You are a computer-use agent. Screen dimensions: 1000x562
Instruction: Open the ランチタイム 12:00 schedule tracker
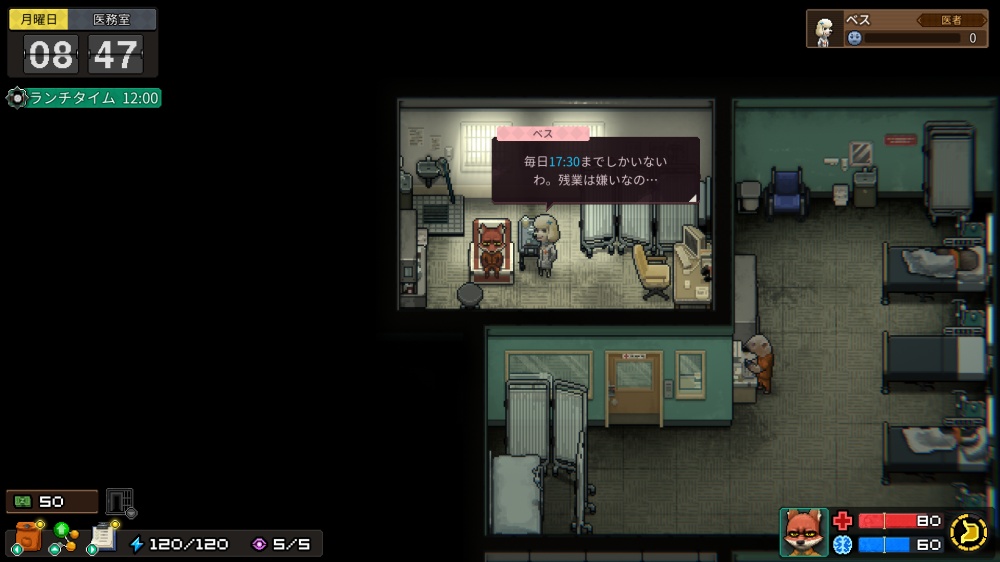[84, 98]
